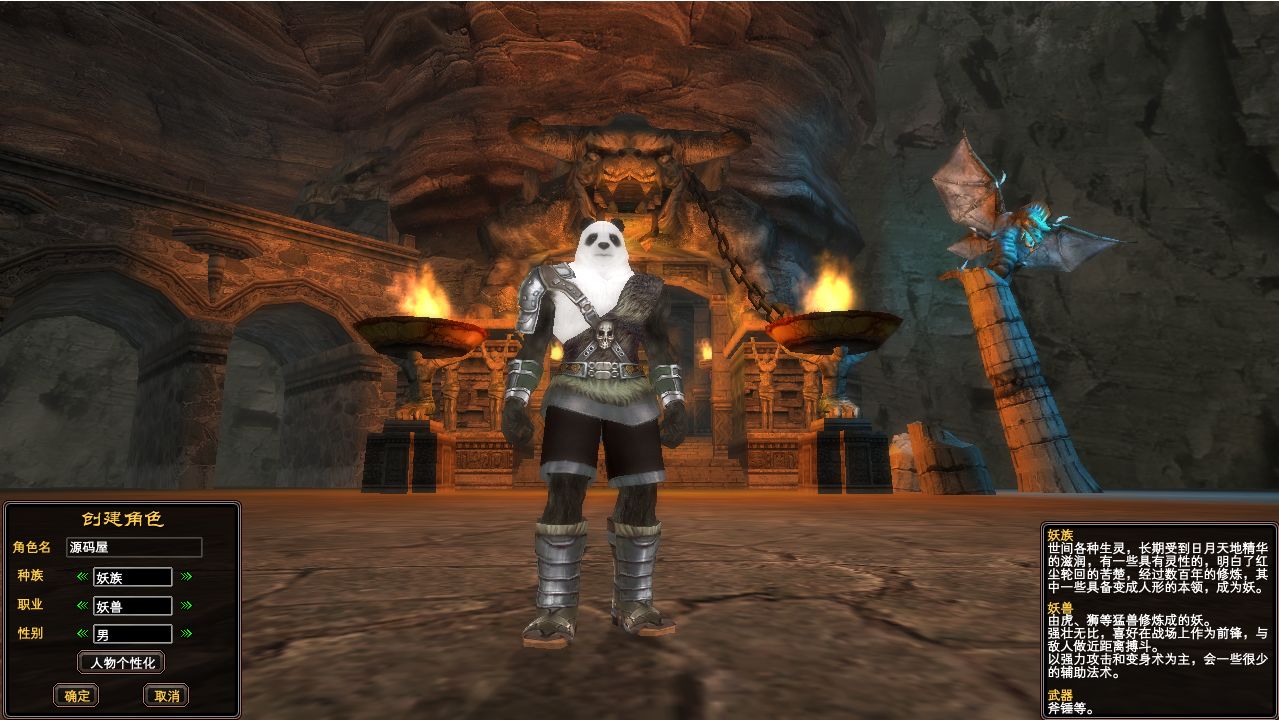
Task: Open 人物个性化 character customization
Action: (121, 662)
